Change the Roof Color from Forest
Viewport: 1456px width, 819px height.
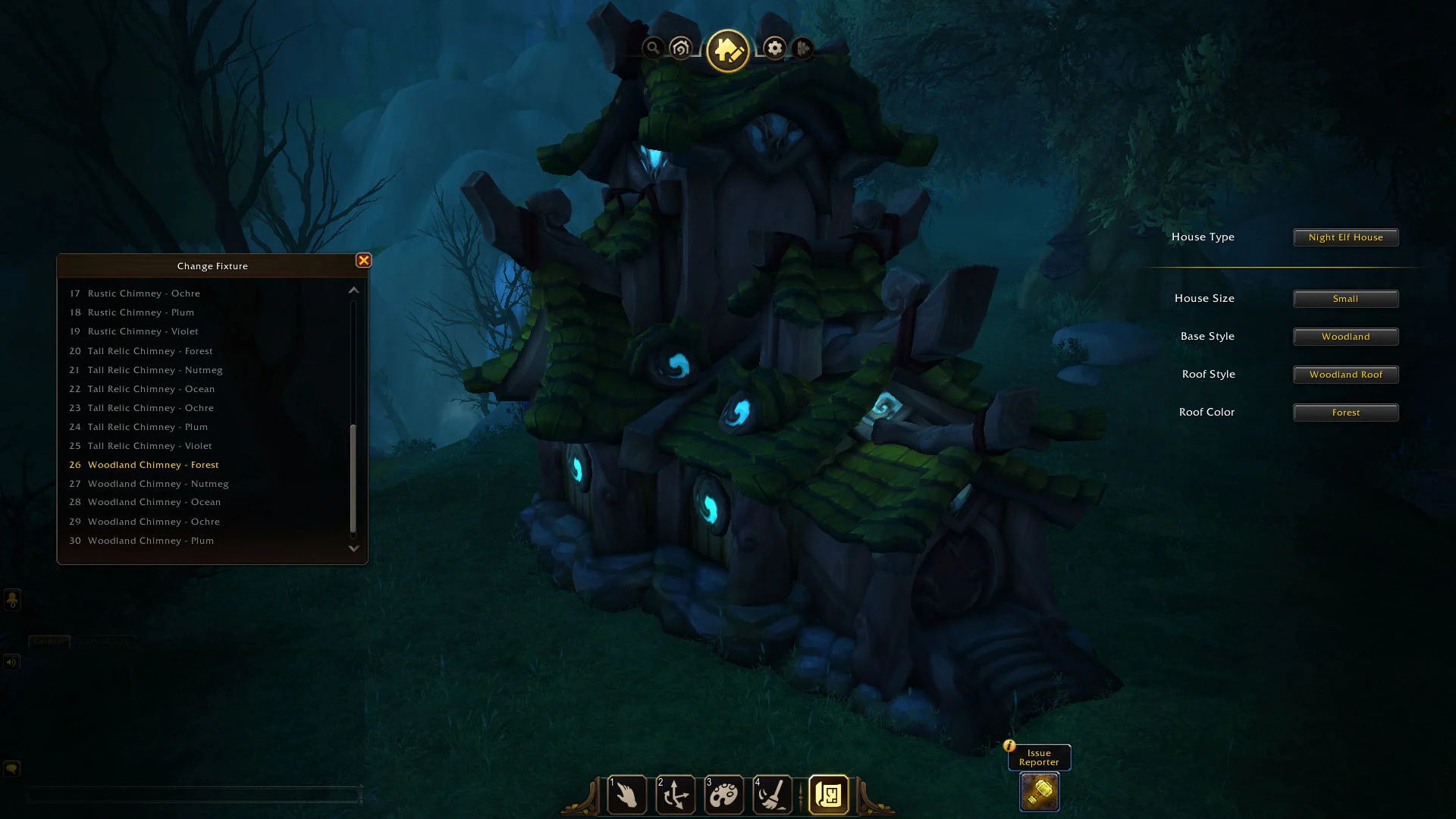click(x=1345, y=413)
